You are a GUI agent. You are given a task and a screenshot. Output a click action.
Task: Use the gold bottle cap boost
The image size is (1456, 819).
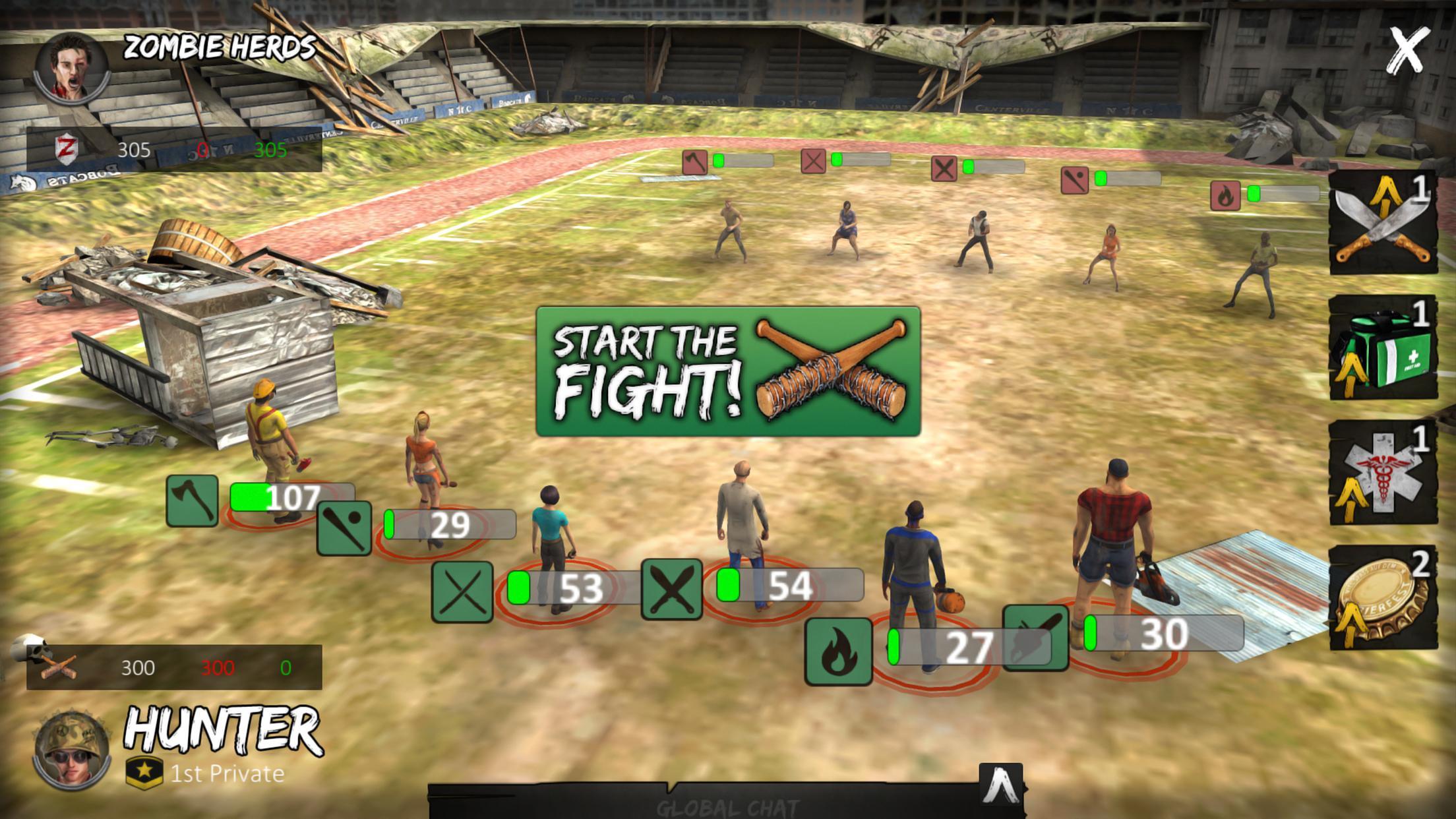tap(1383, 598)
